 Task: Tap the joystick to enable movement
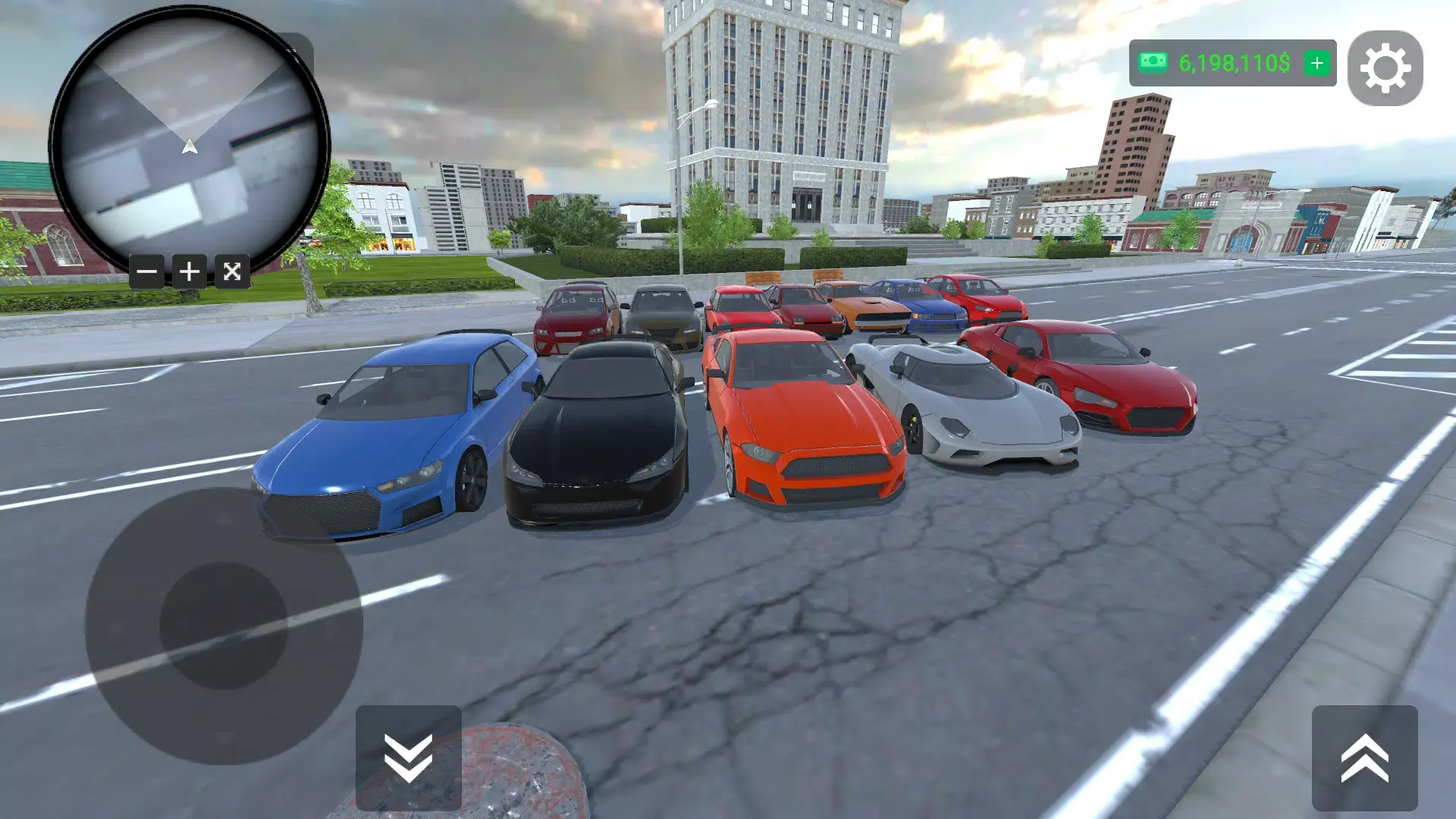[x=224, y=626]
